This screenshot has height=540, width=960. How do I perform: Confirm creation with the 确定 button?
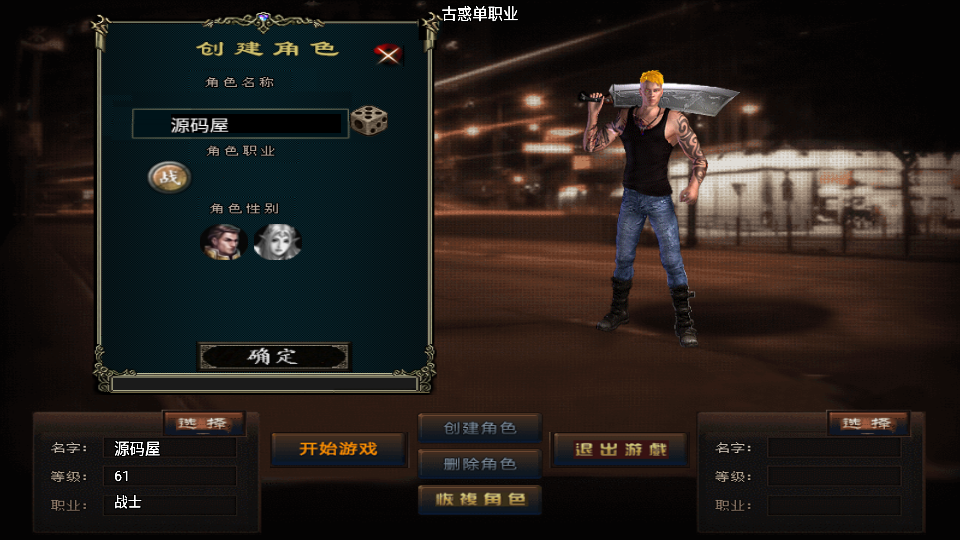coord(274,356)
